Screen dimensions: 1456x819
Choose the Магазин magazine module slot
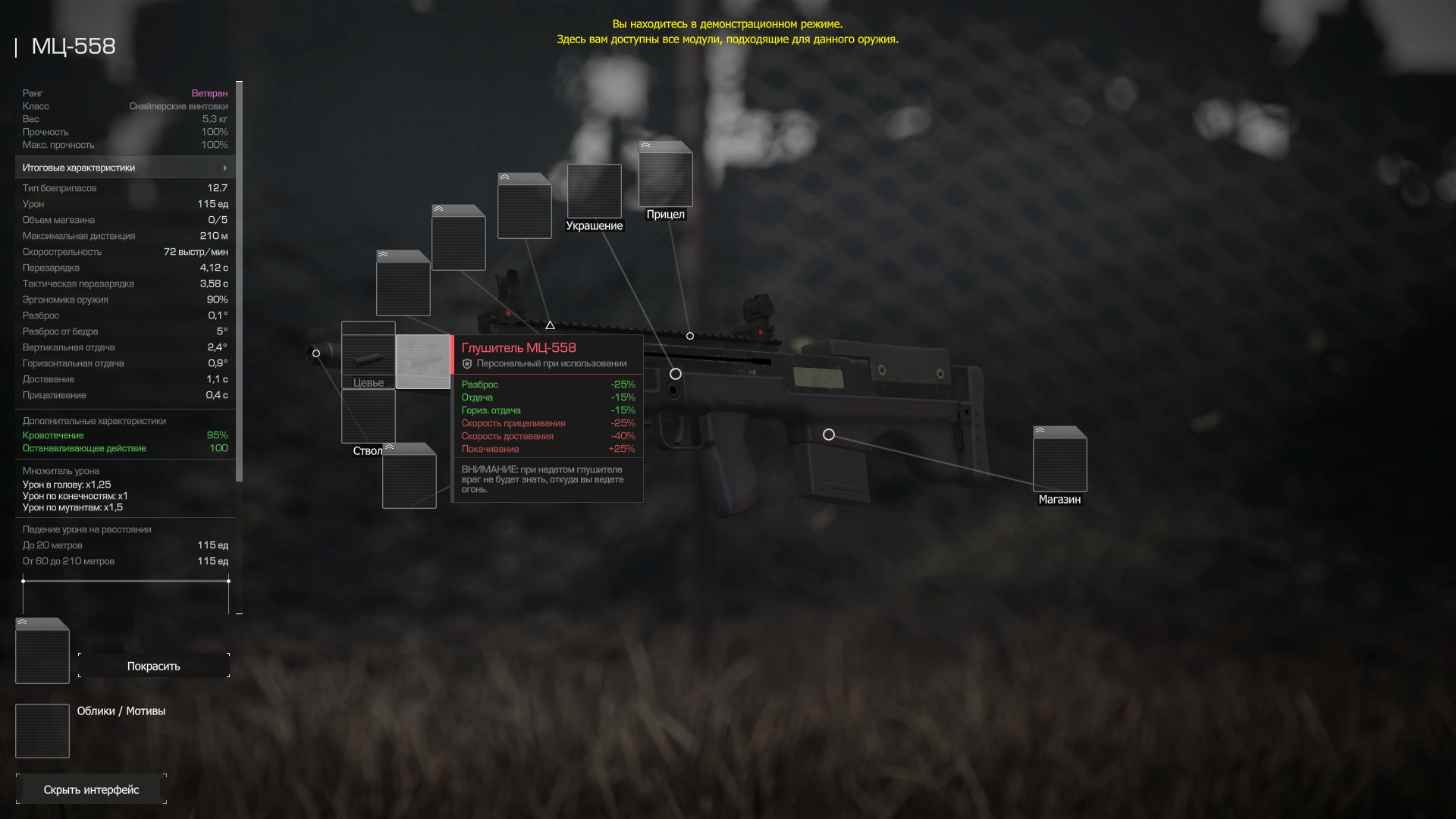coord(1059,463)
